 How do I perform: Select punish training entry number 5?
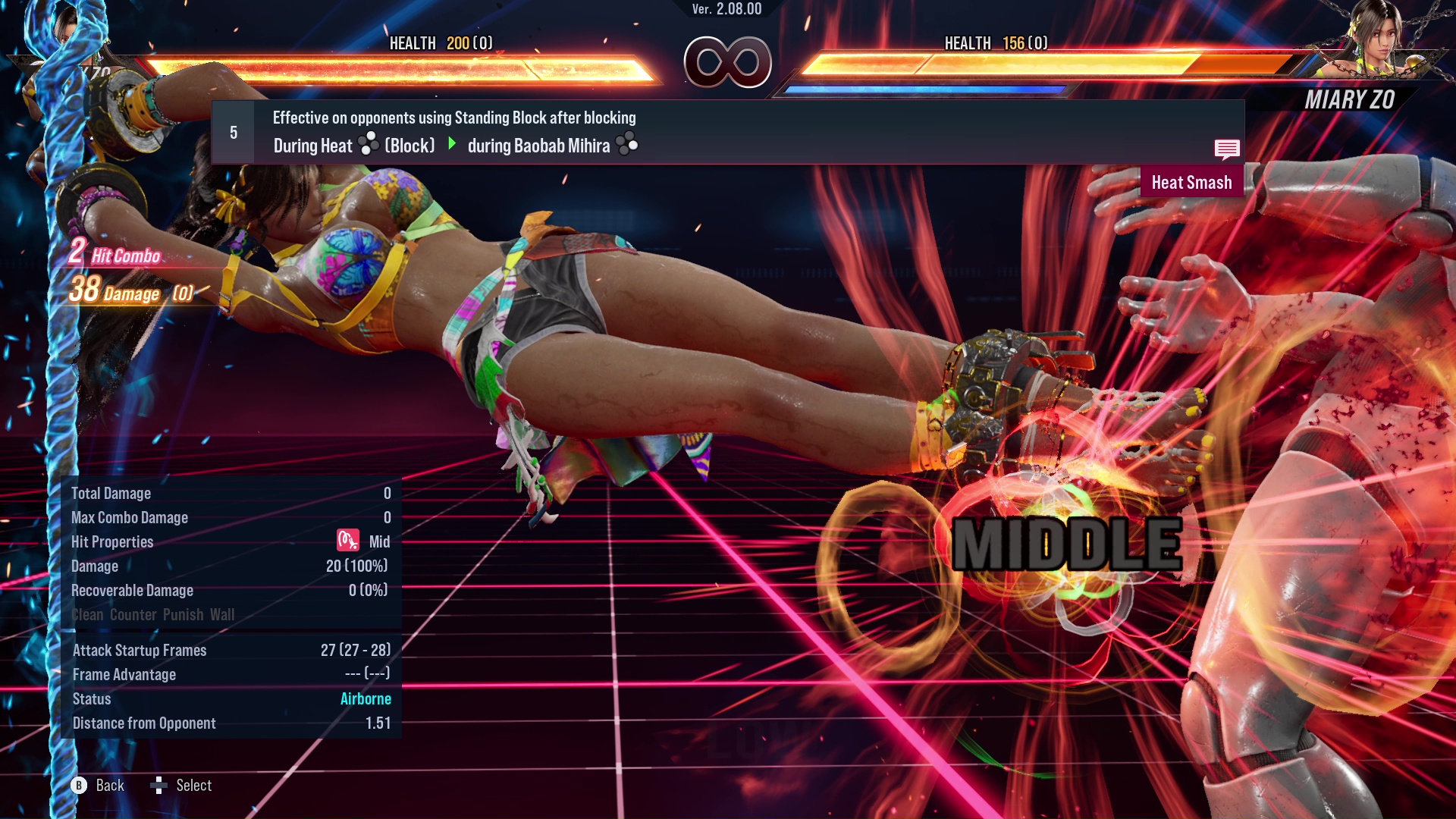[x=234, y=133]
